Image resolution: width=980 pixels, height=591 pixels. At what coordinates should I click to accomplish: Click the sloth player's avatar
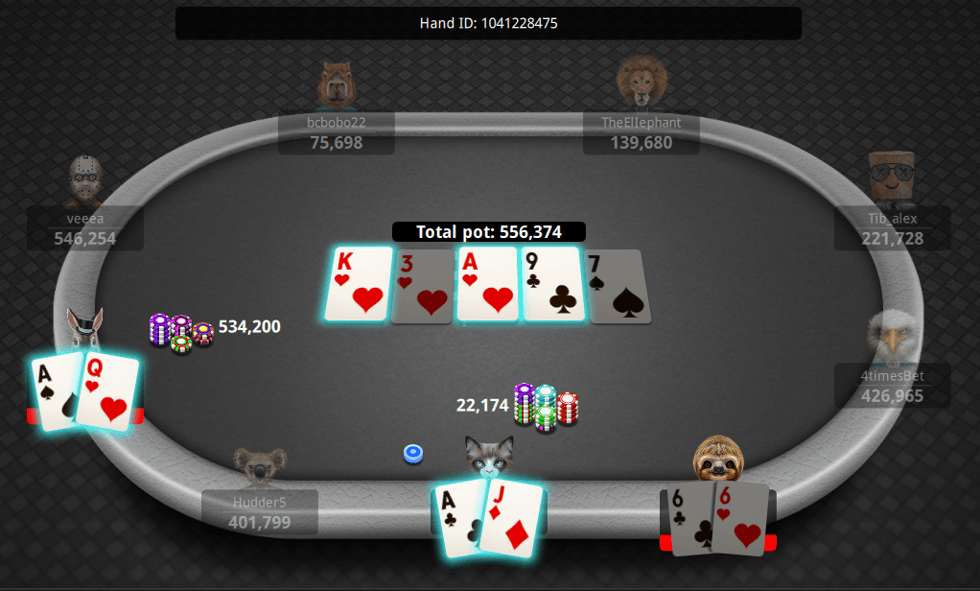click(x=718, y=458)
